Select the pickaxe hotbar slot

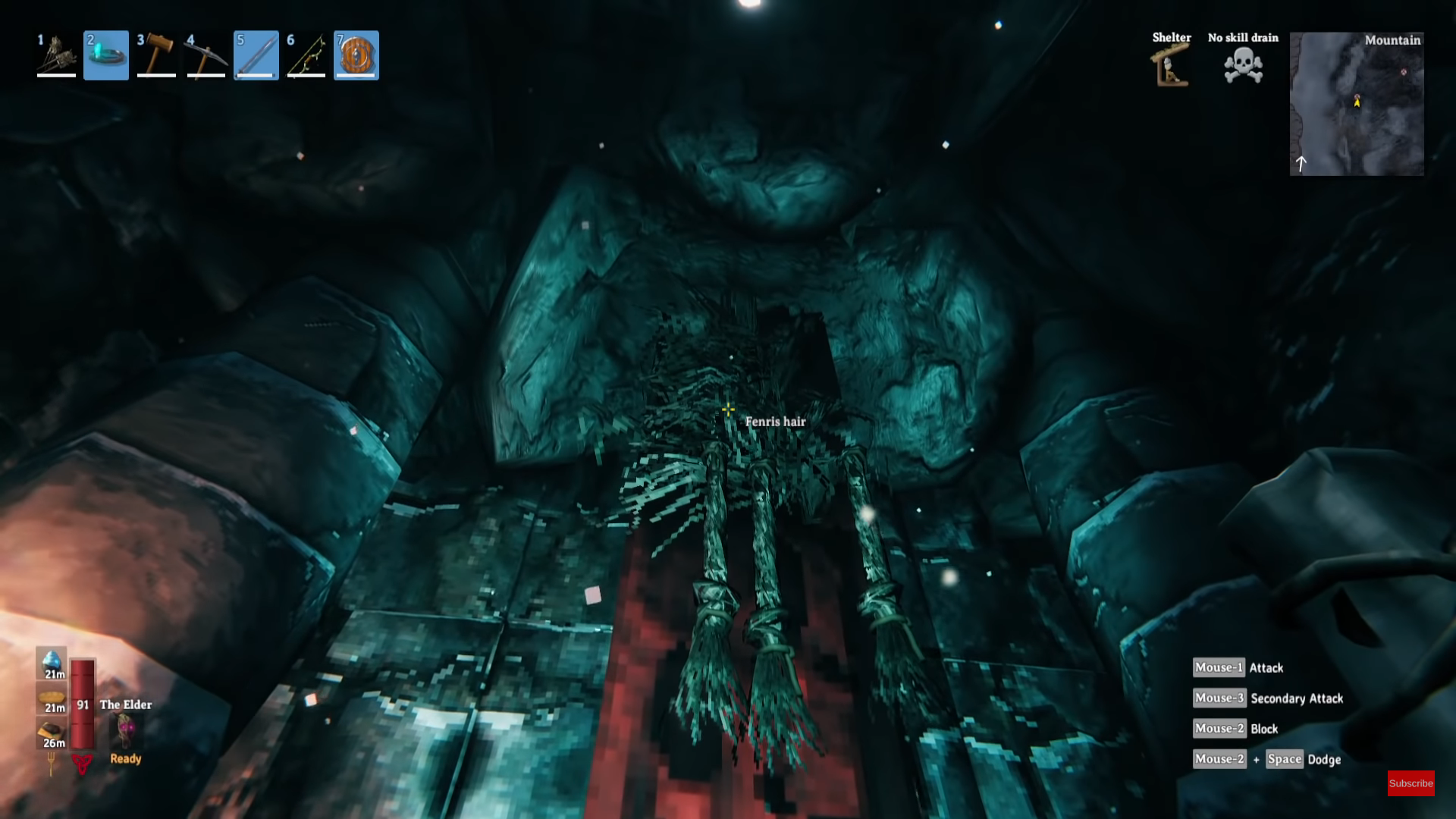coord(206,55)
